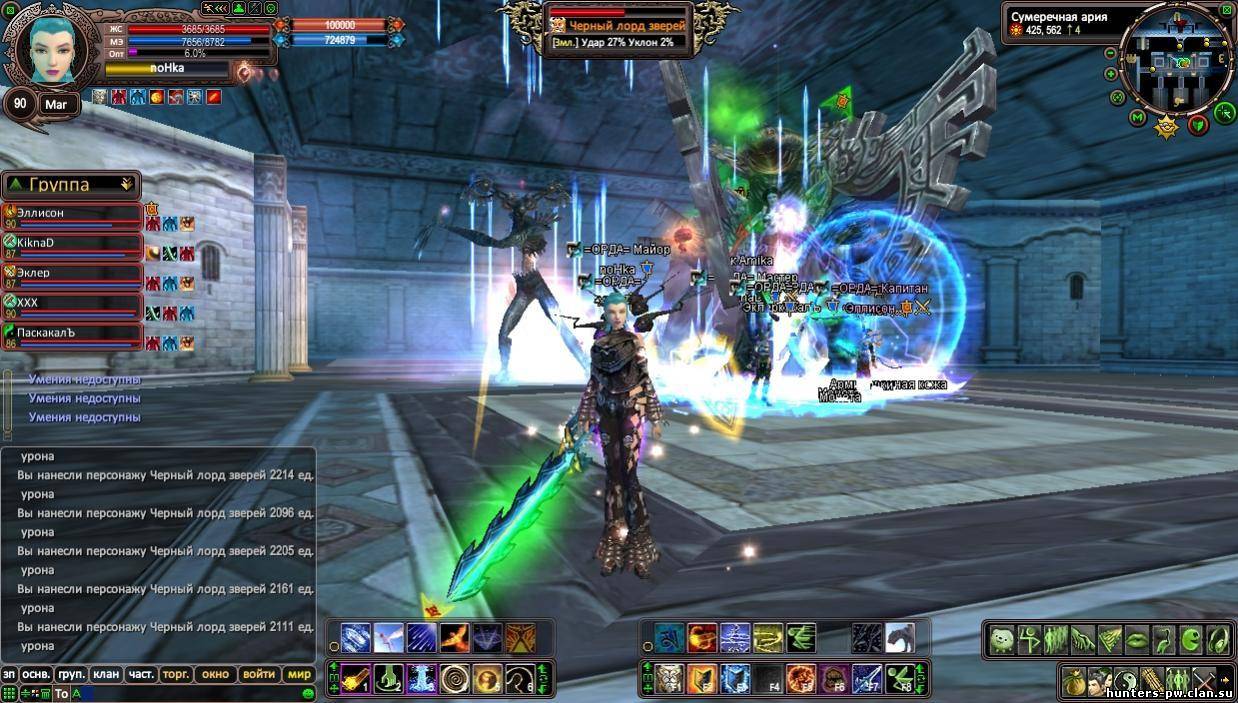The image size is (1238, 703).
Task: Open the торг. trade chat tab
Action: pos(176,674)
